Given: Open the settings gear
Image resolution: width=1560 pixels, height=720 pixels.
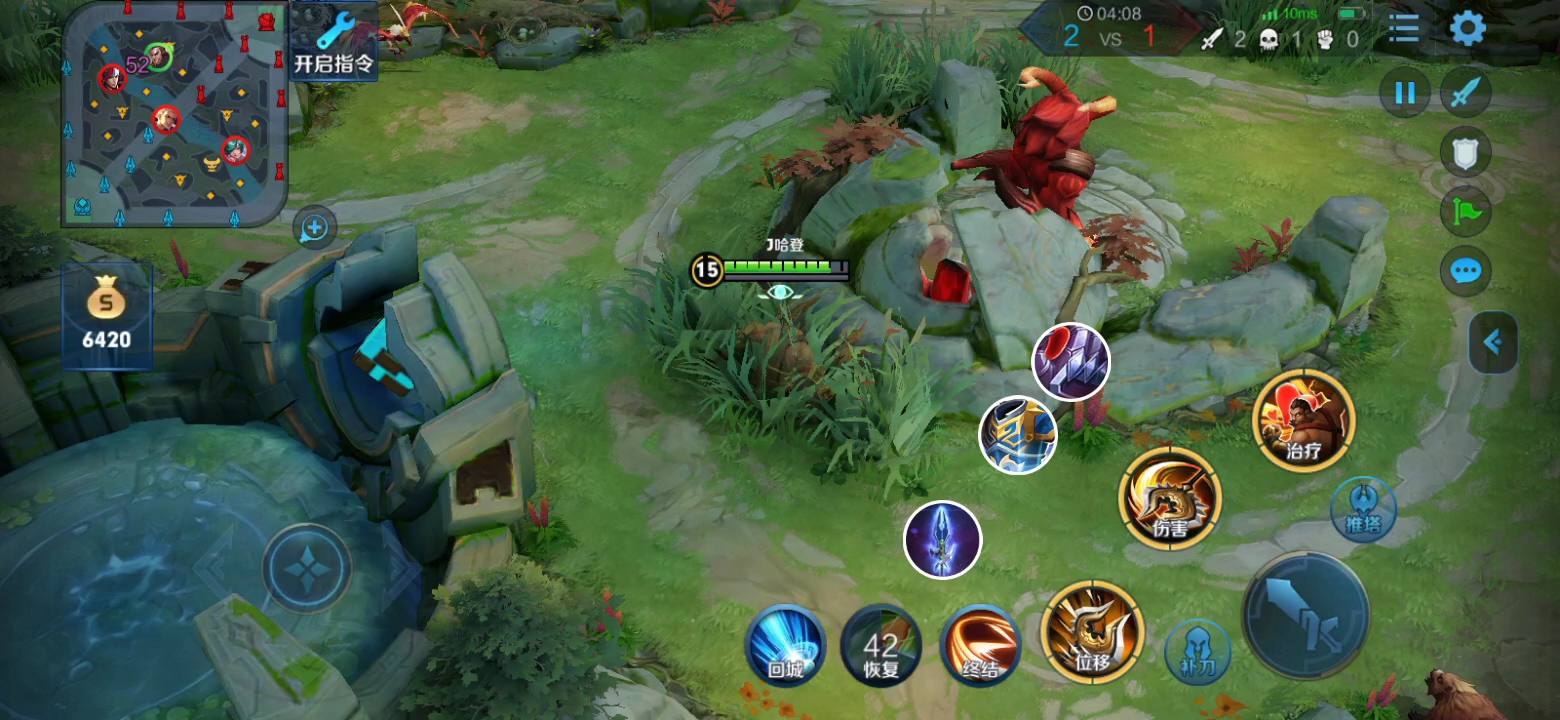Looking at the screenshot, I should [1467, 29].
